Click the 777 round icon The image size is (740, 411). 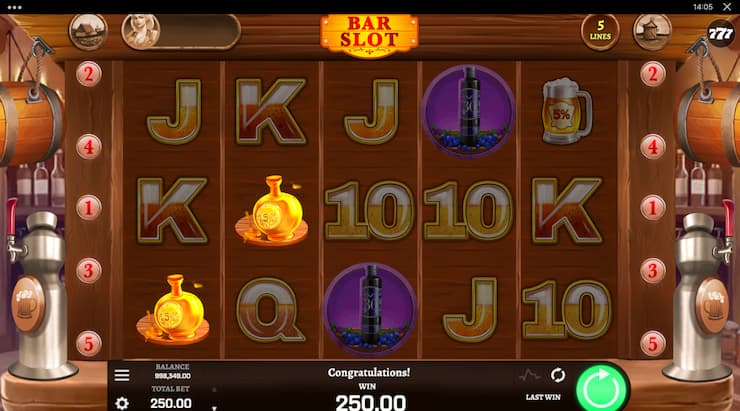point(720,31)
